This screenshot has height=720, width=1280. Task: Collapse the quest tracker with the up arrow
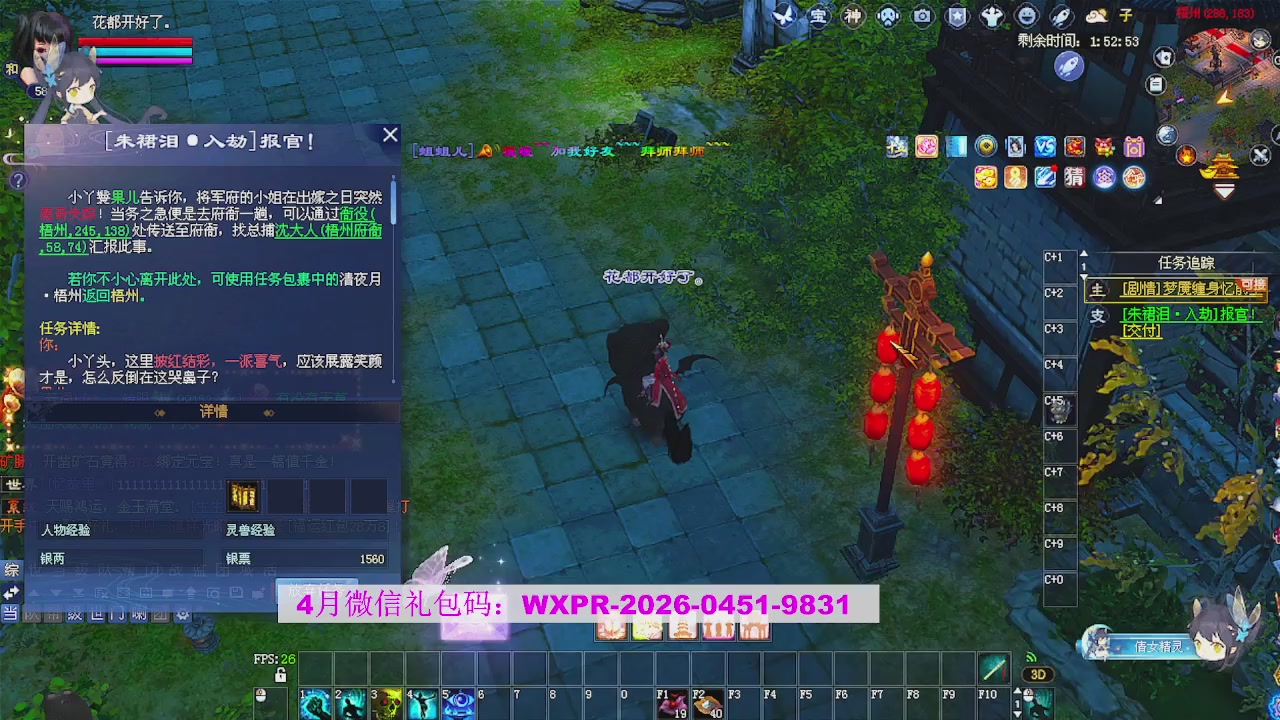(x=1083, y=256)
